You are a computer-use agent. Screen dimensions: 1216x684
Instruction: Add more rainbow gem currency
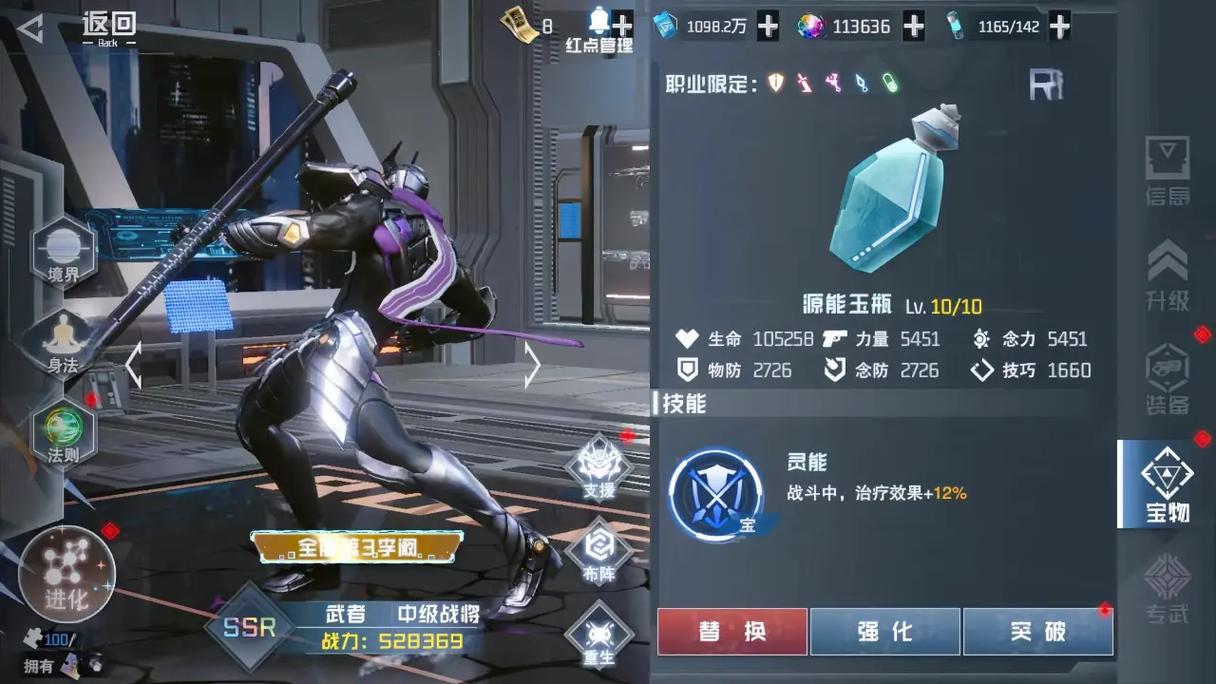pos(913,27)
